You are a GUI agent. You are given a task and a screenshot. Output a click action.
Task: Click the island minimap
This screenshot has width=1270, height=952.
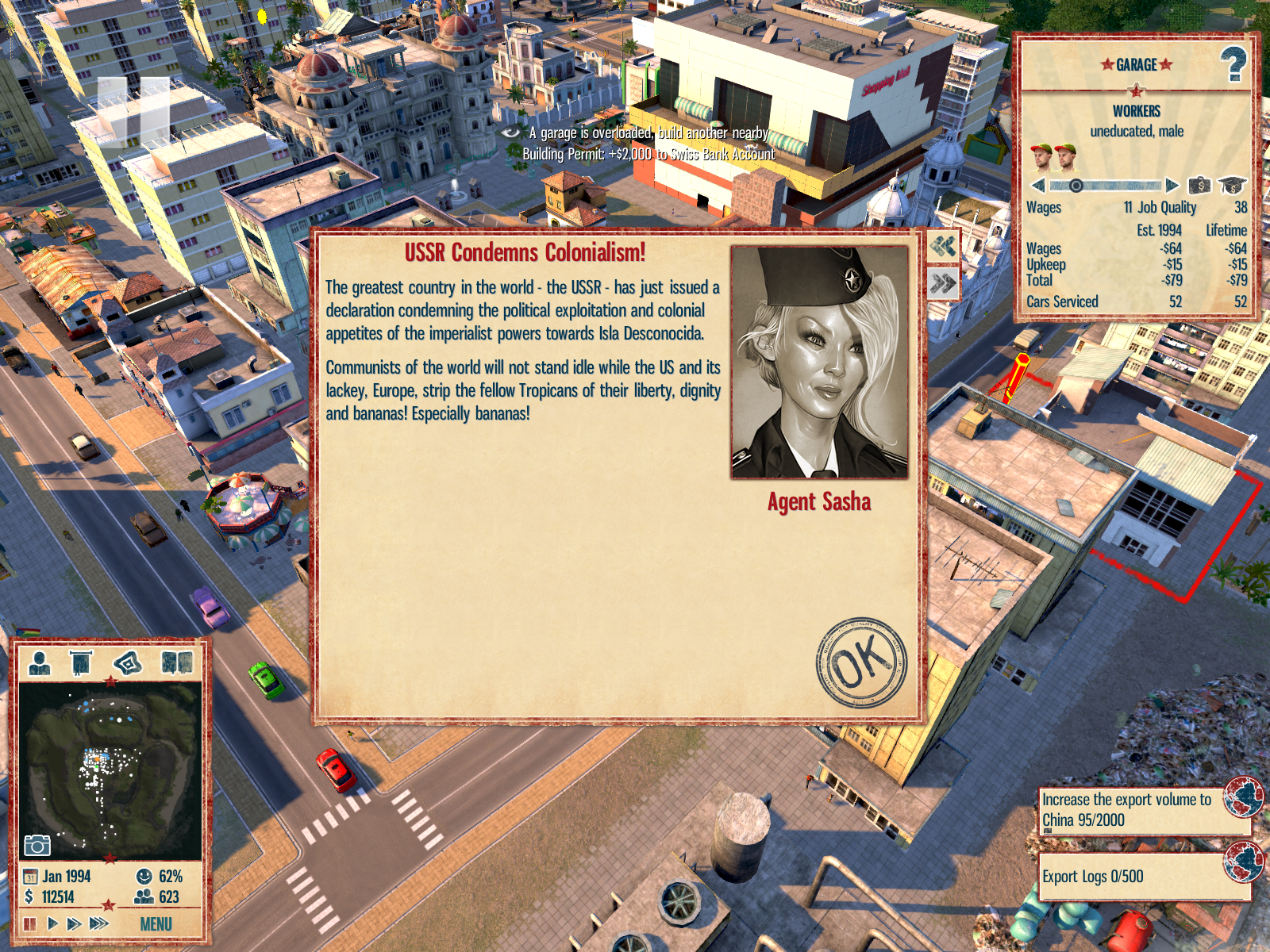(110, 770)
